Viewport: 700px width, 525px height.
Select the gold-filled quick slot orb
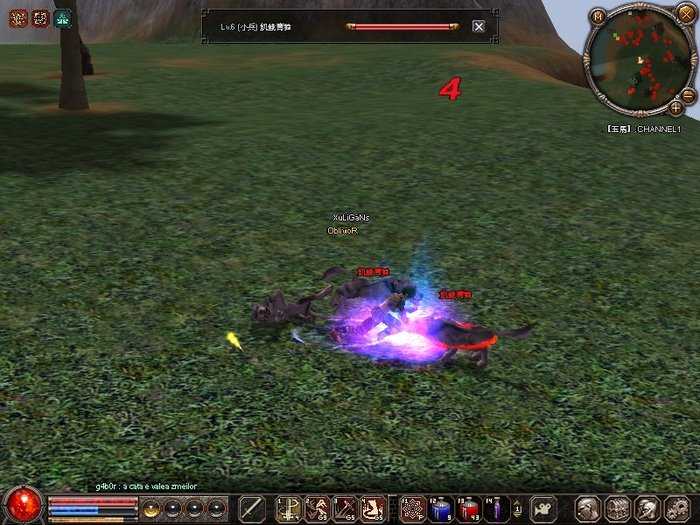pyautogui.click(x=151, y=509)
